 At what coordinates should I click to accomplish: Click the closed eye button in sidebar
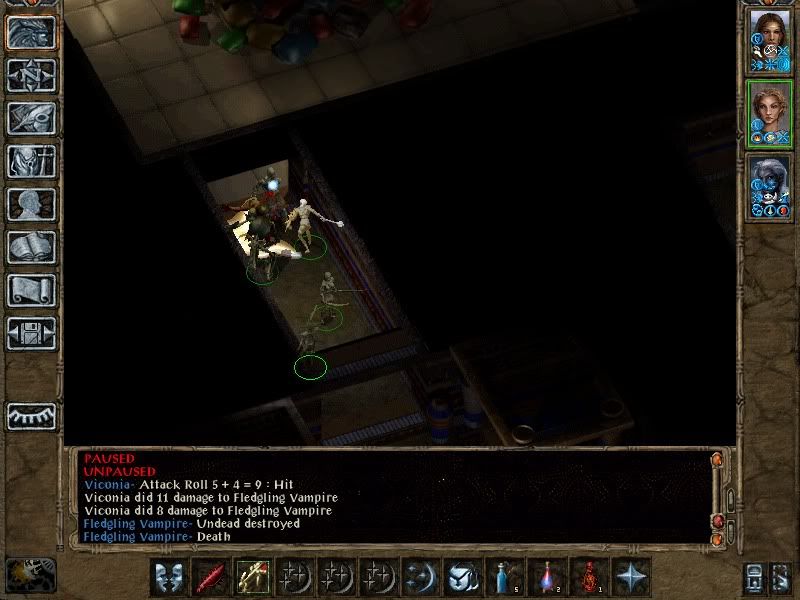click(x=31, y=416)
